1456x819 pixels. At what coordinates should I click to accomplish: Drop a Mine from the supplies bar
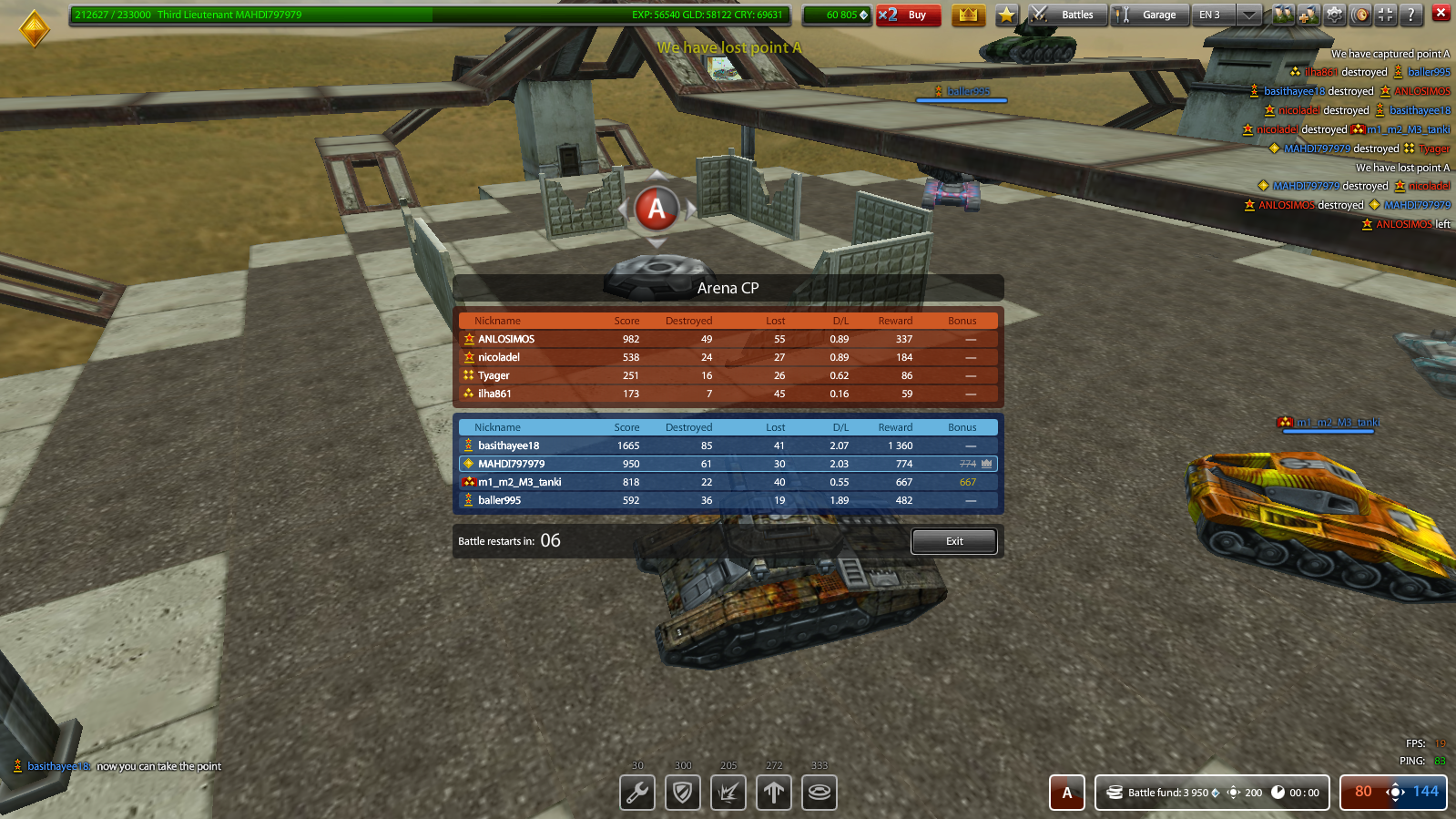point(820,793)
